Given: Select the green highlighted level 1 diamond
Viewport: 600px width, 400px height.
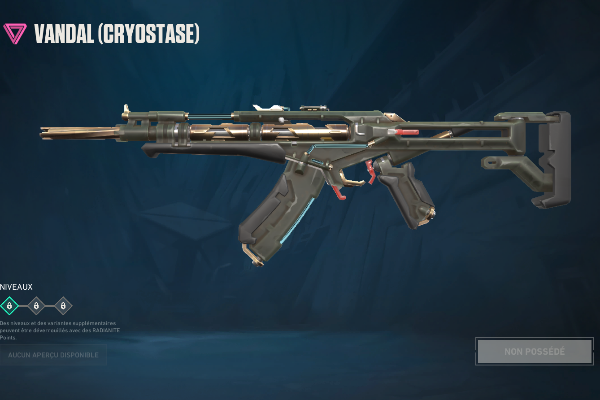Looking at the screenshot, I should [10, 306].
